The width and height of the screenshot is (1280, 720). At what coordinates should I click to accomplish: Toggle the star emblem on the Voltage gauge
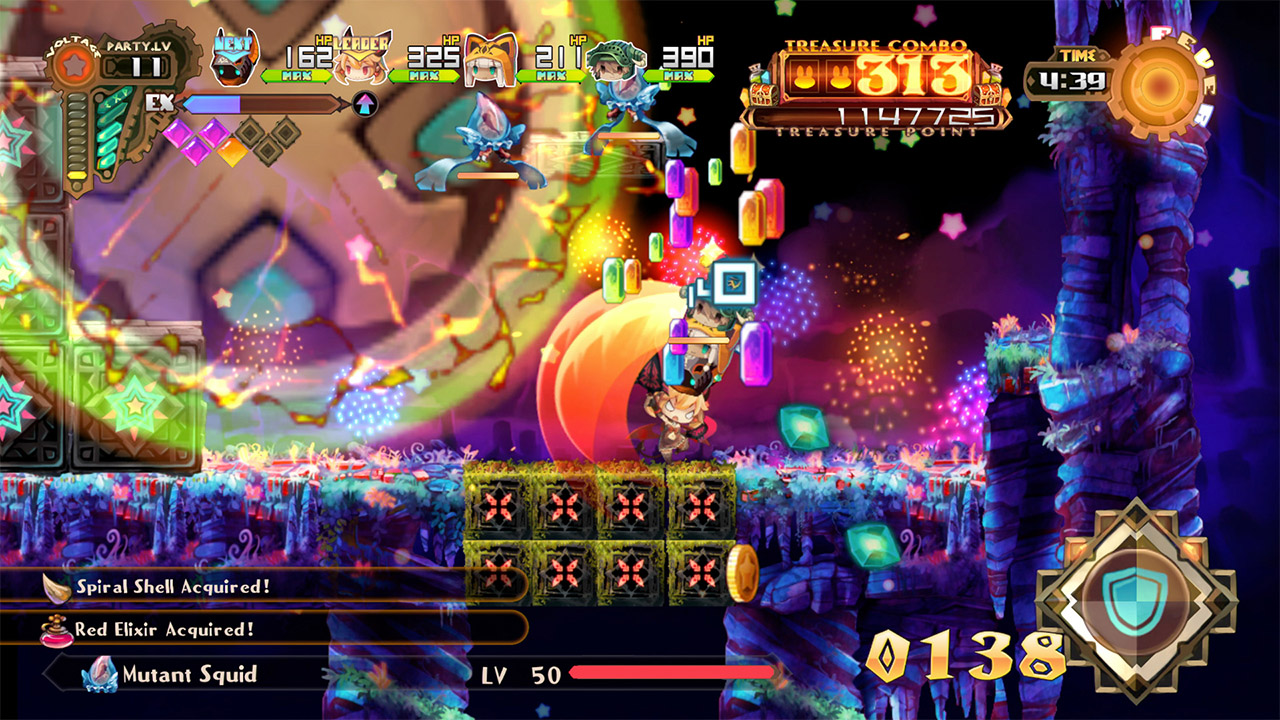75,67
